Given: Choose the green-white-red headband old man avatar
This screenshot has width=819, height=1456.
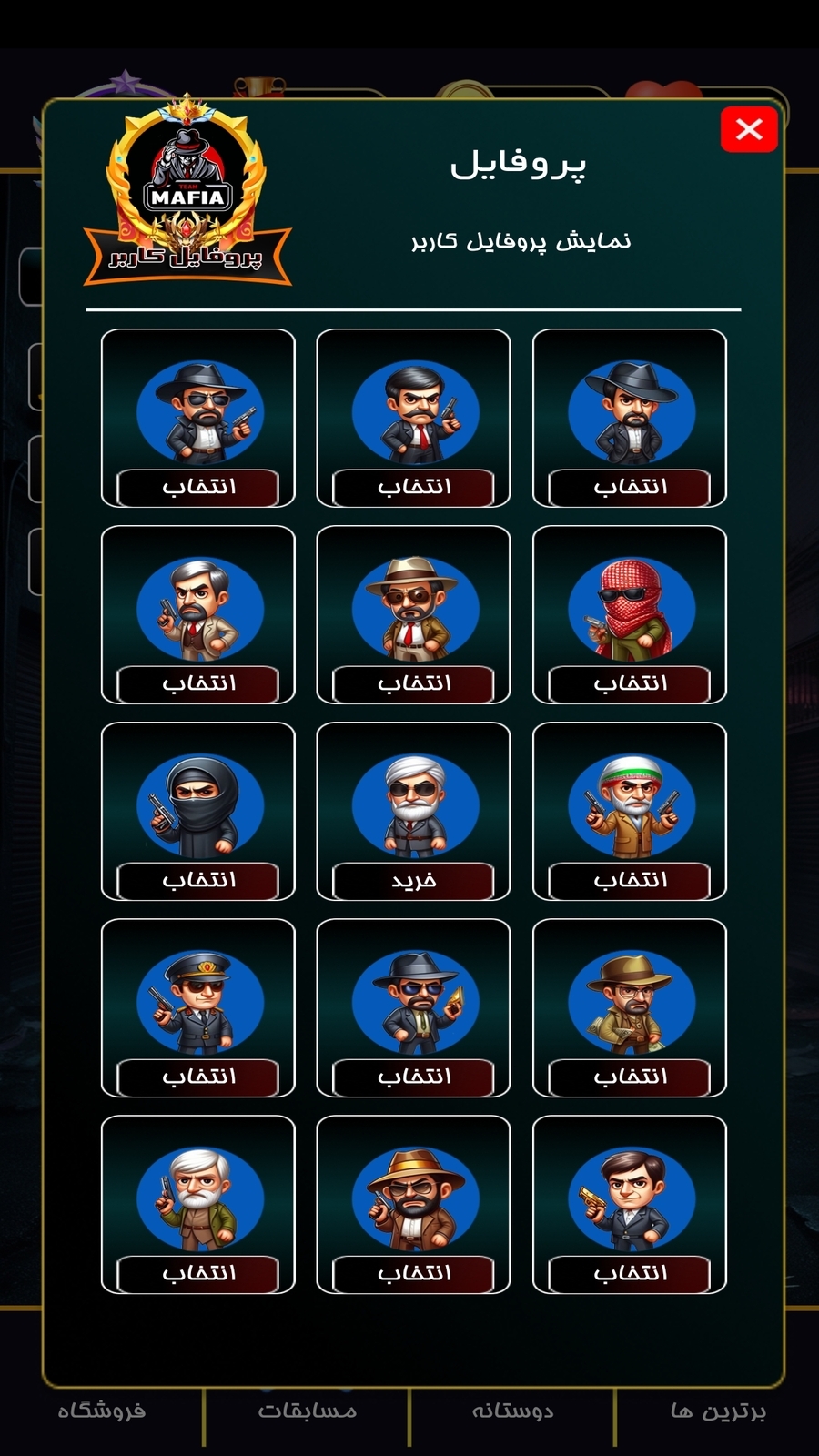Looking at the screenshot, I should (629, 880).
